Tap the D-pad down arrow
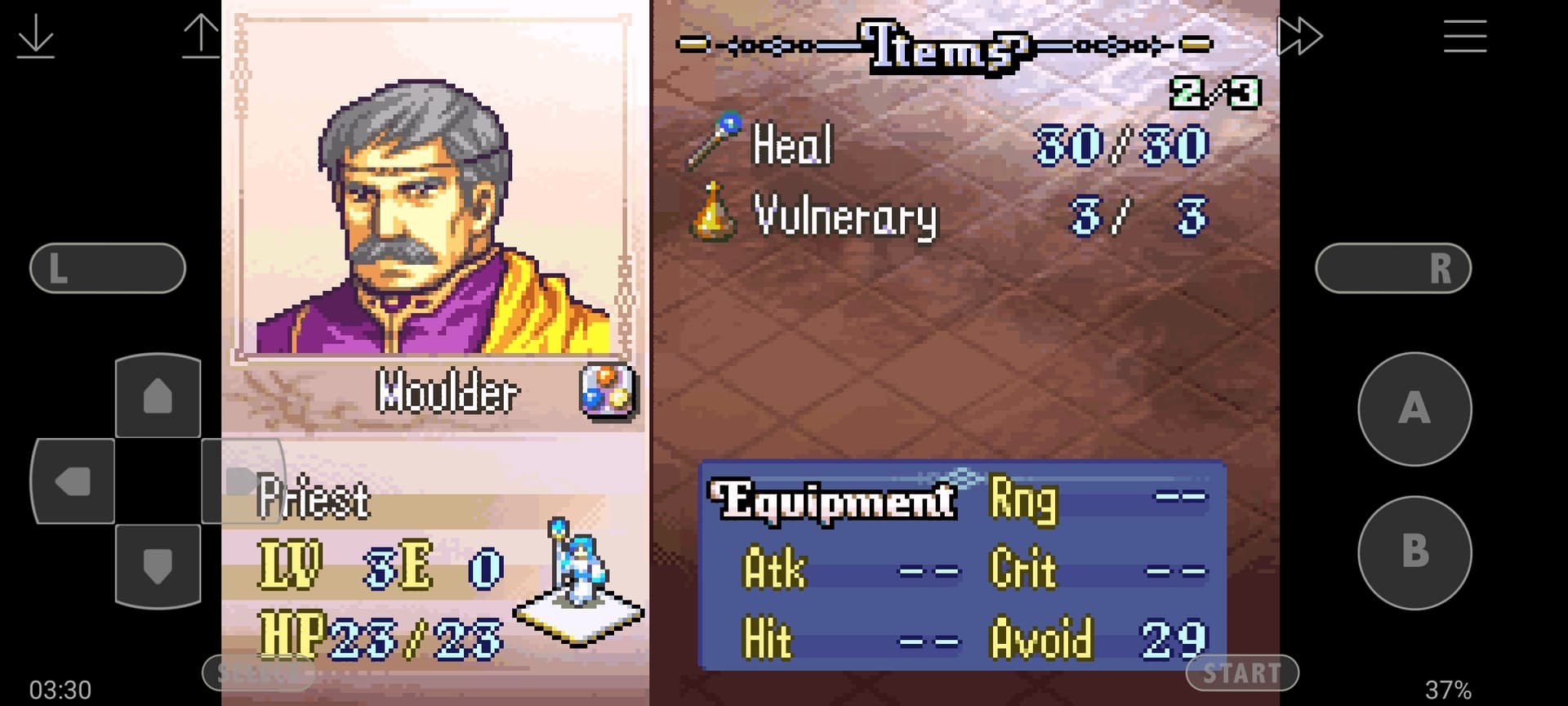 pyautogui.click(x=158, y=565)
